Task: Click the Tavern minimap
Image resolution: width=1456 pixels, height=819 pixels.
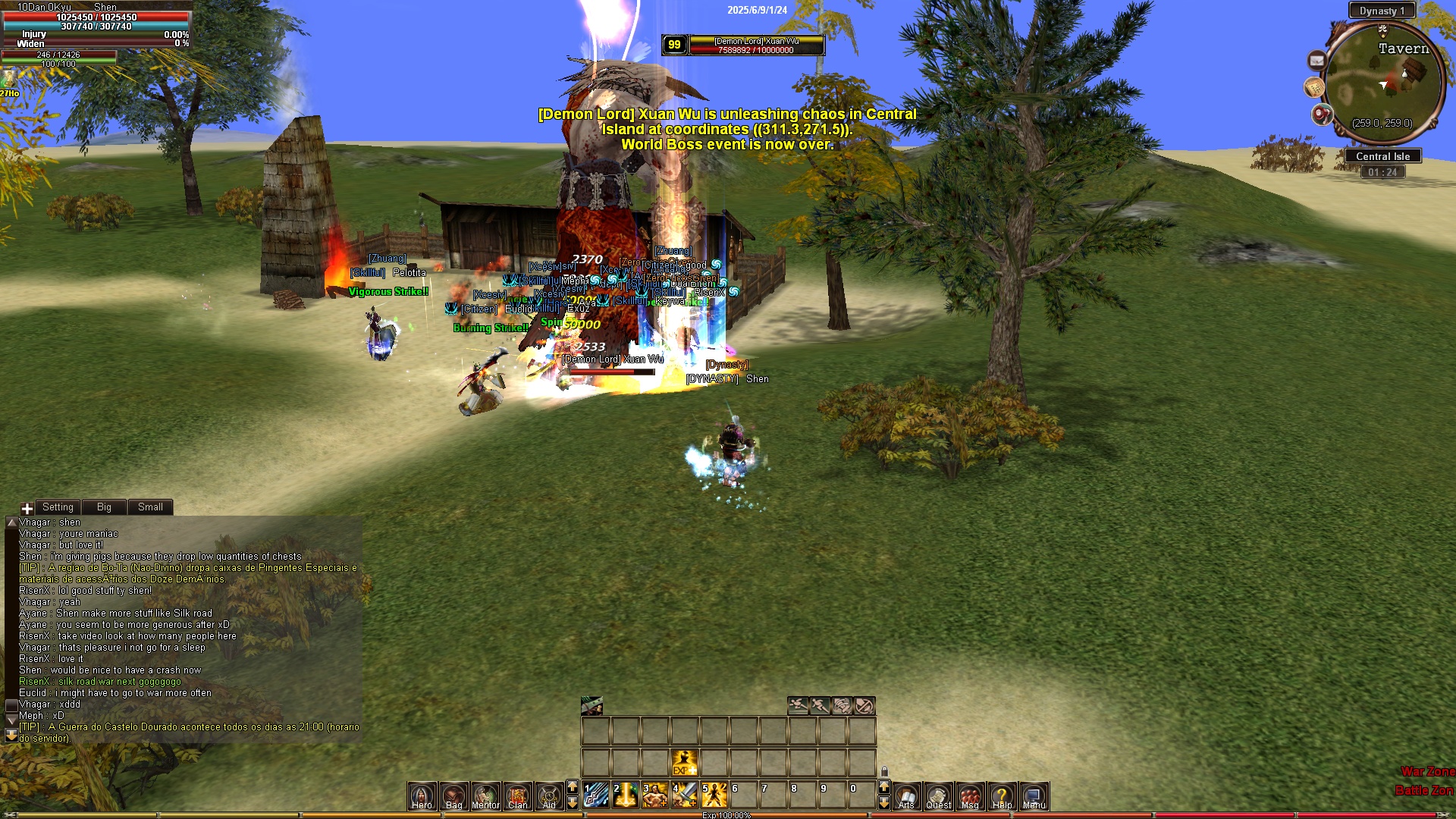Action: coord(1385,83)
